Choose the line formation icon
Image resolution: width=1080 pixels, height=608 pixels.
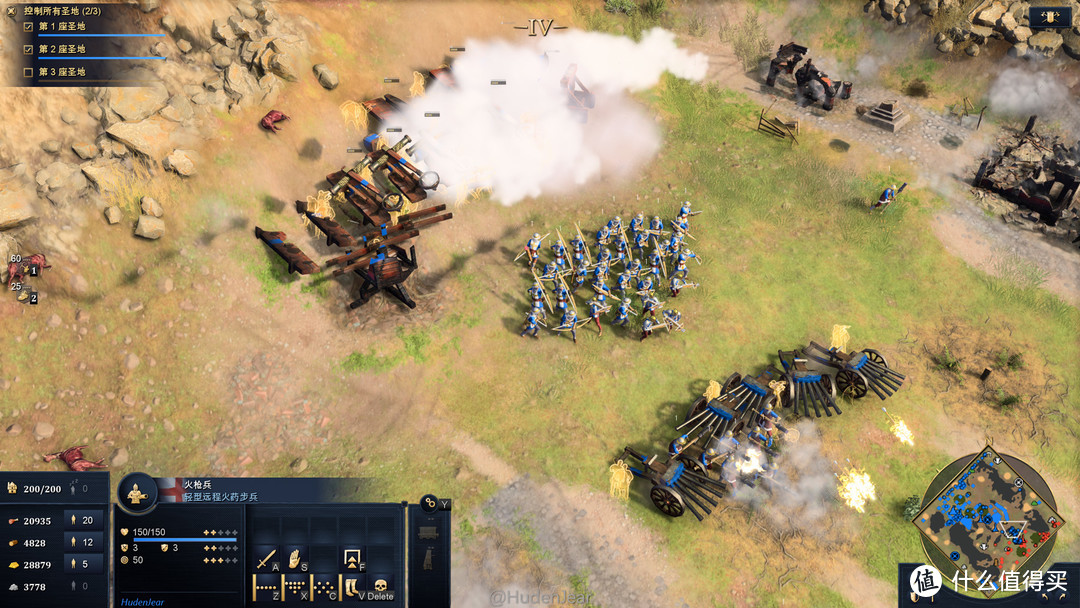(x=266, y=587)
